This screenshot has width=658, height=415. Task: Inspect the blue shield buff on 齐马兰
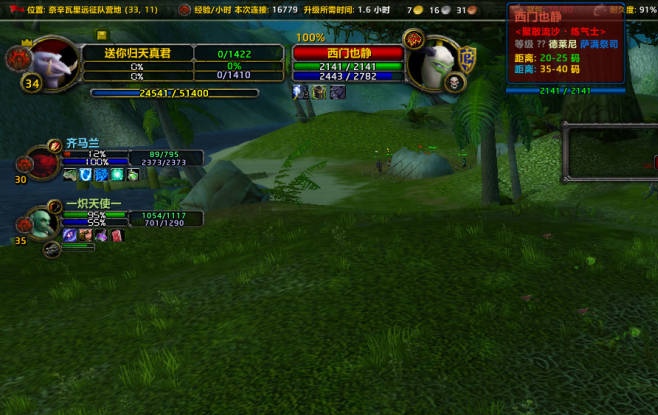(86, 175)
